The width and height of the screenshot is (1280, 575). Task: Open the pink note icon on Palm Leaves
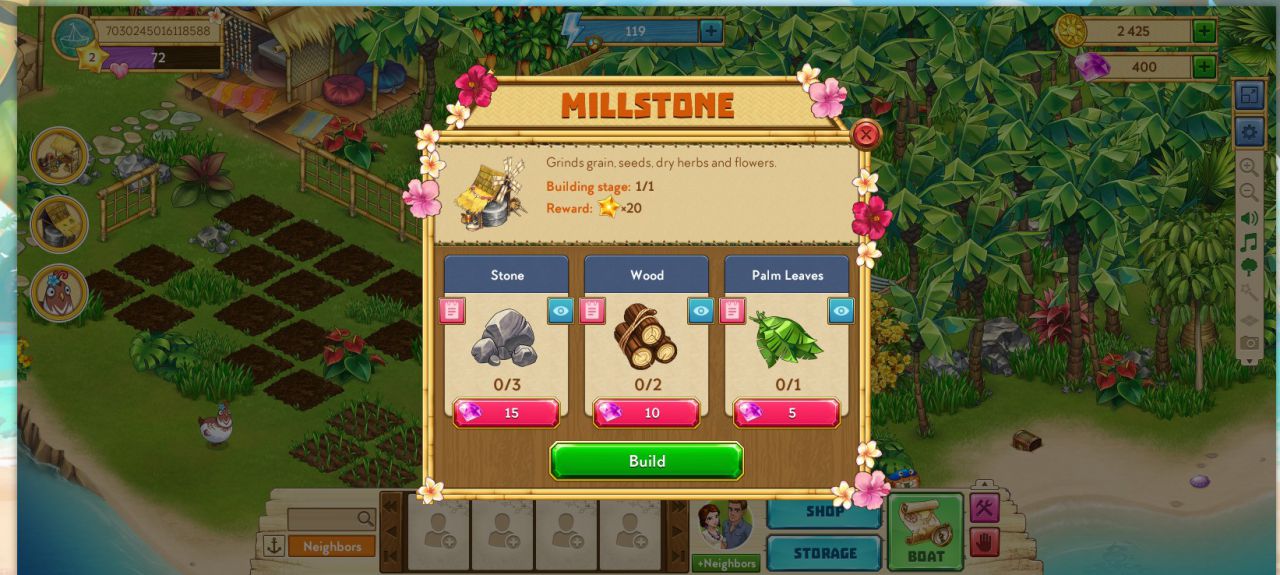[x=733, y=311]
